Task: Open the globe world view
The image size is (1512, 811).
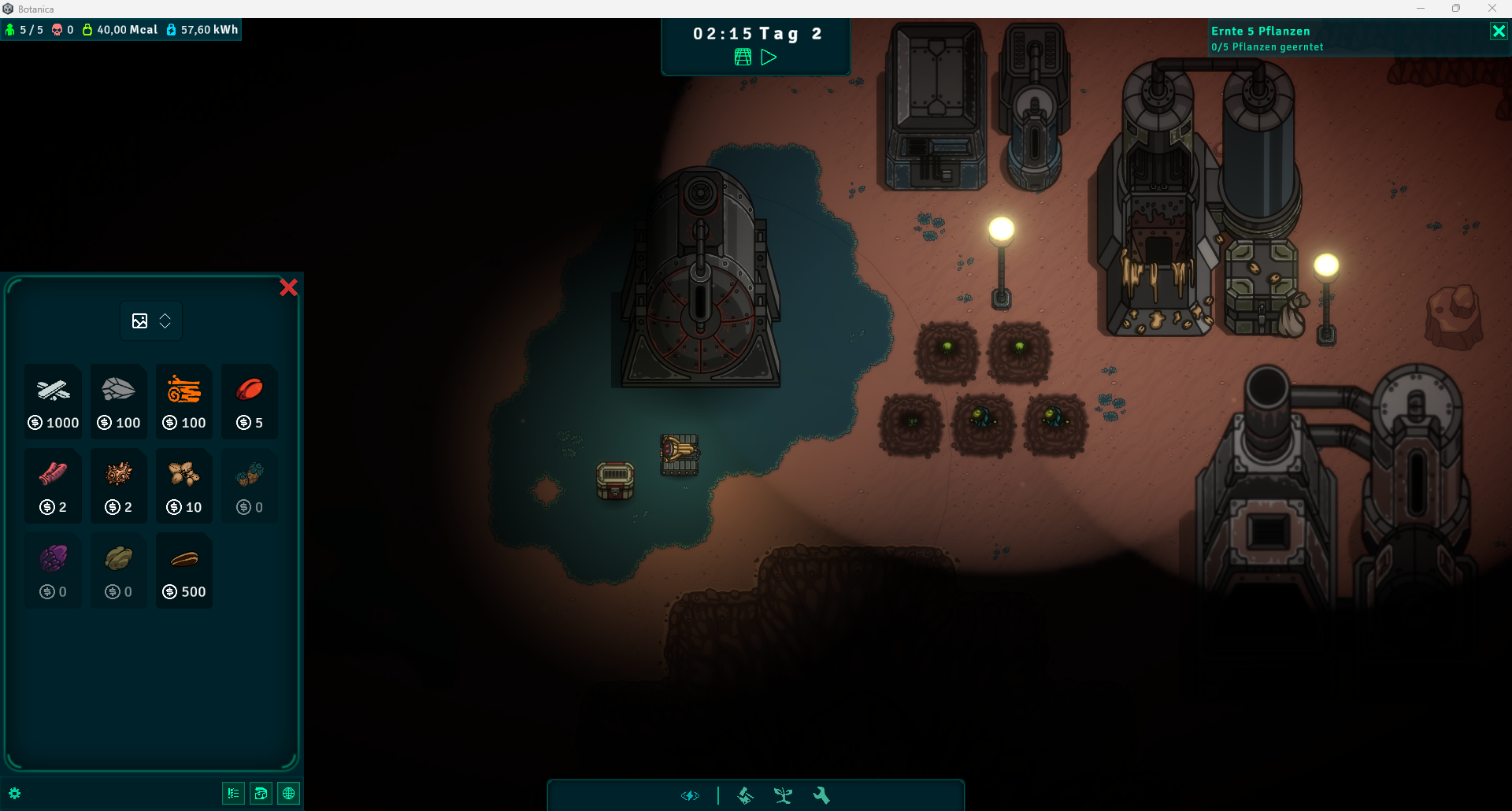Action: pyautogui.click(x=289, y=794)
